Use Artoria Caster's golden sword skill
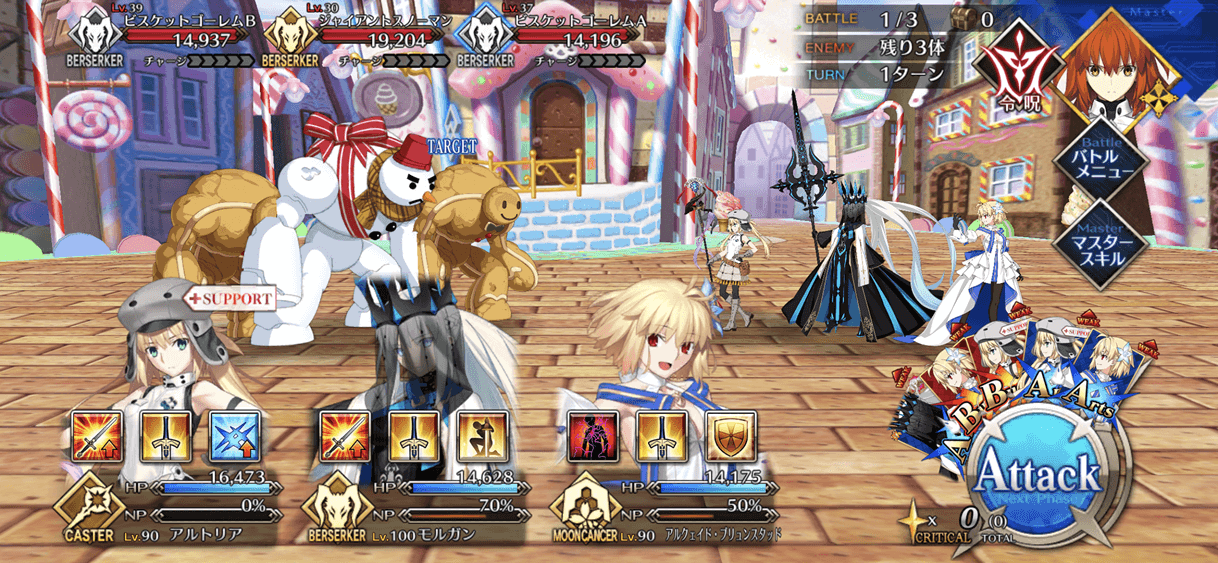 coord(166,435)
